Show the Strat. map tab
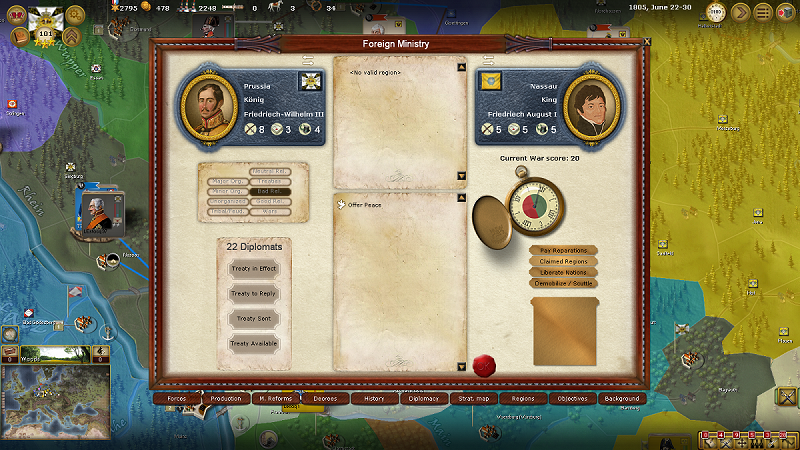The image size is (800, 450). pyautogui.click(x=473, y=398)
